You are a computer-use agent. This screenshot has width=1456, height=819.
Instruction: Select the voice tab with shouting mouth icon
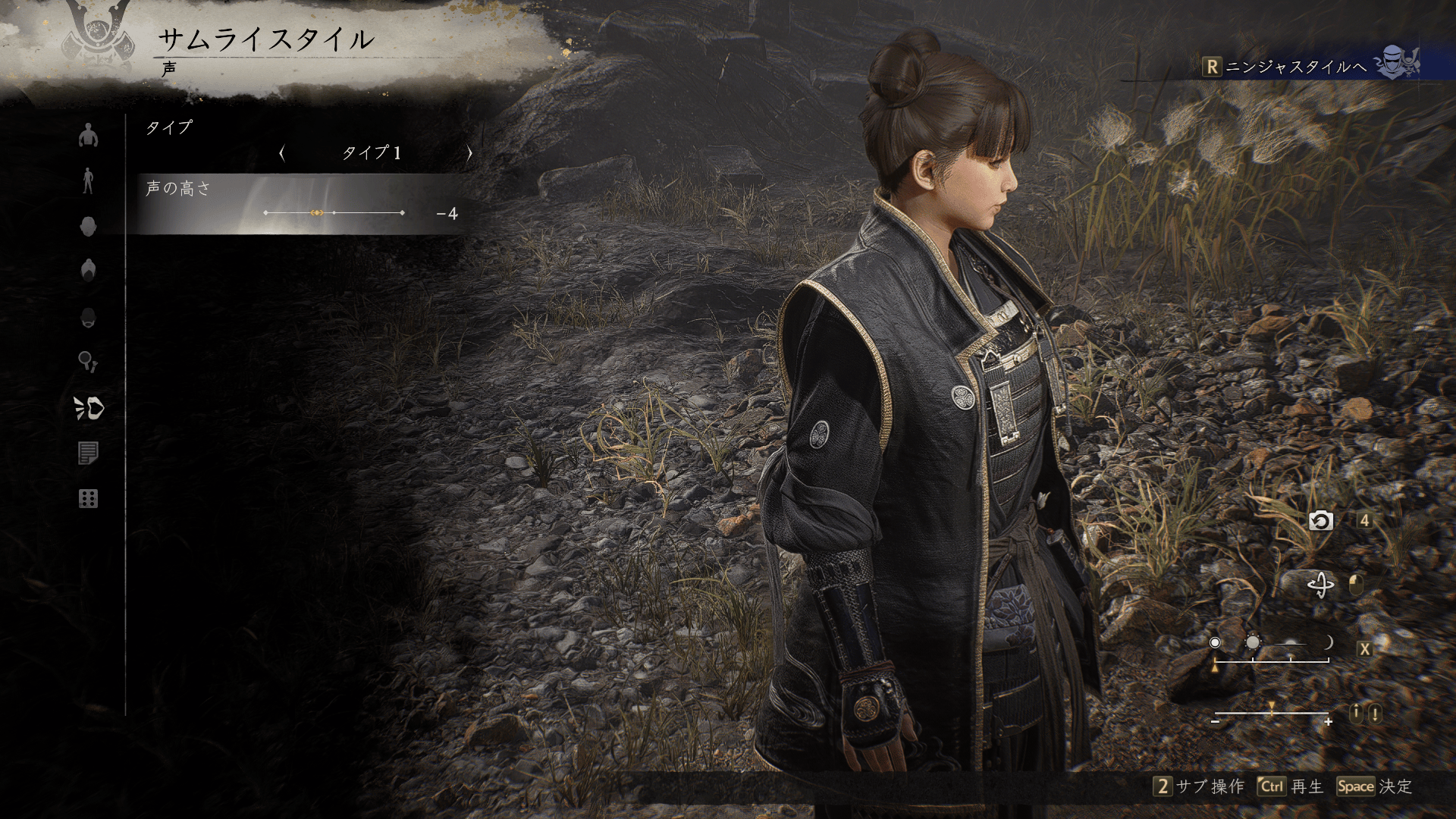89,408
